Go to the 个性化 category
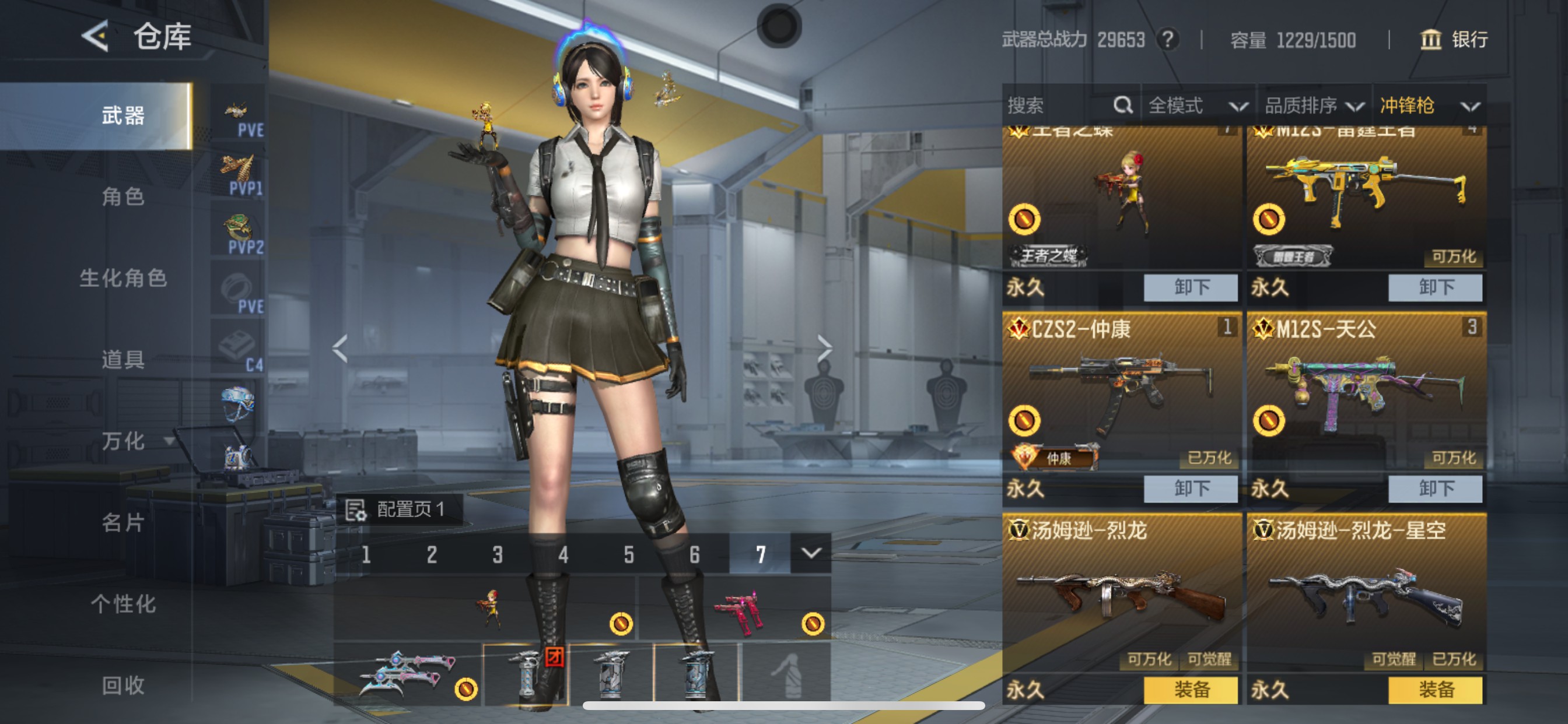The width and height of the screenshot is (1568, 724). pos(123,604)
